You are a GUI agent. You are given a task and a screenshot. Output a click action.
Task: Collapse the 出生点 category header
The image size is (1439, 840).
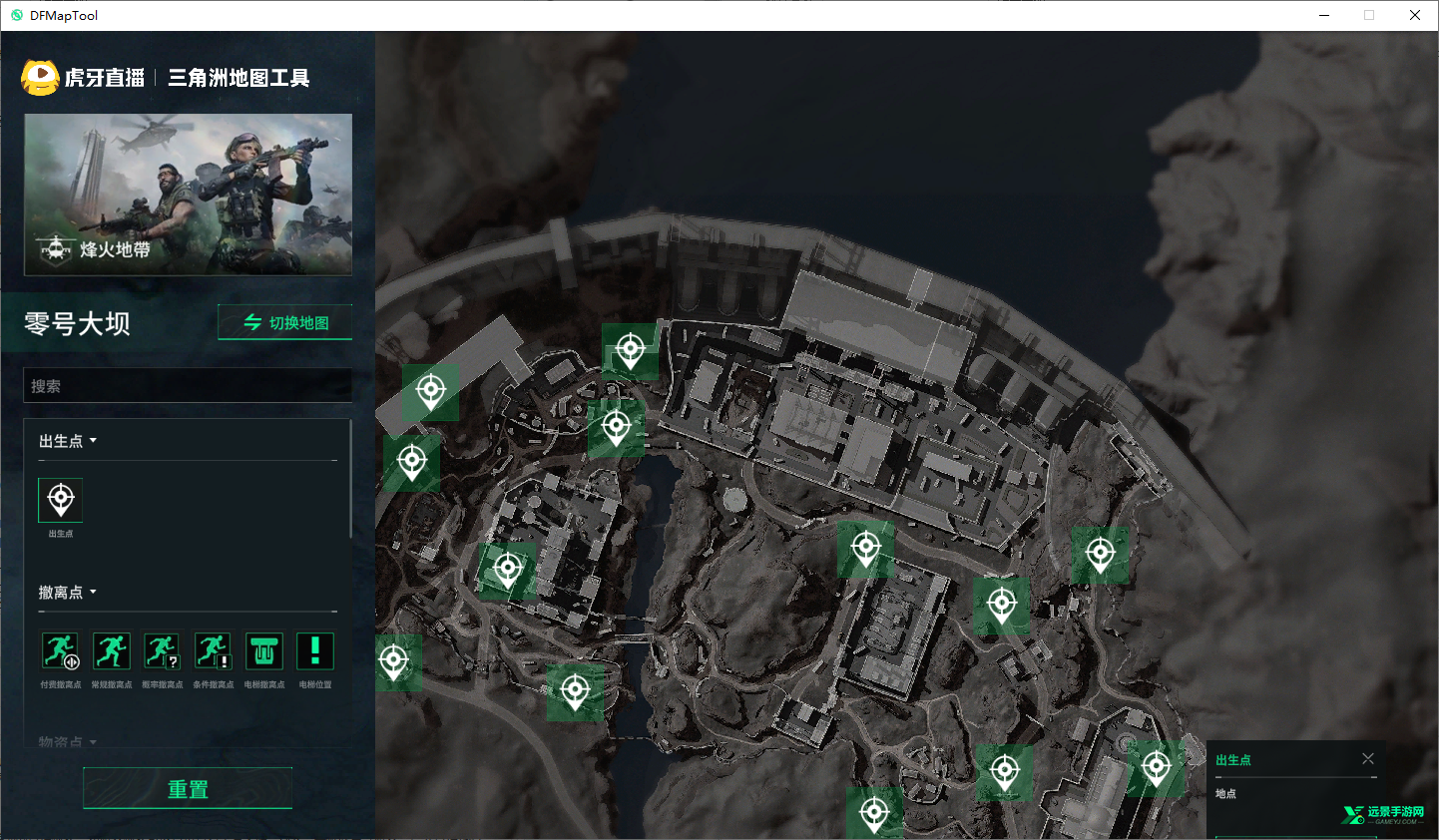(x=68, y=441)
